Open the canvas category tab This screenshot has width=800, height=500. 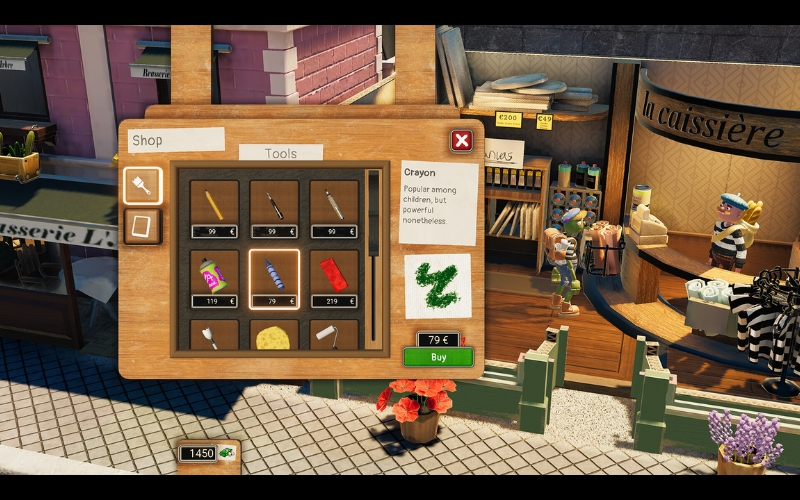click(142, 225)
